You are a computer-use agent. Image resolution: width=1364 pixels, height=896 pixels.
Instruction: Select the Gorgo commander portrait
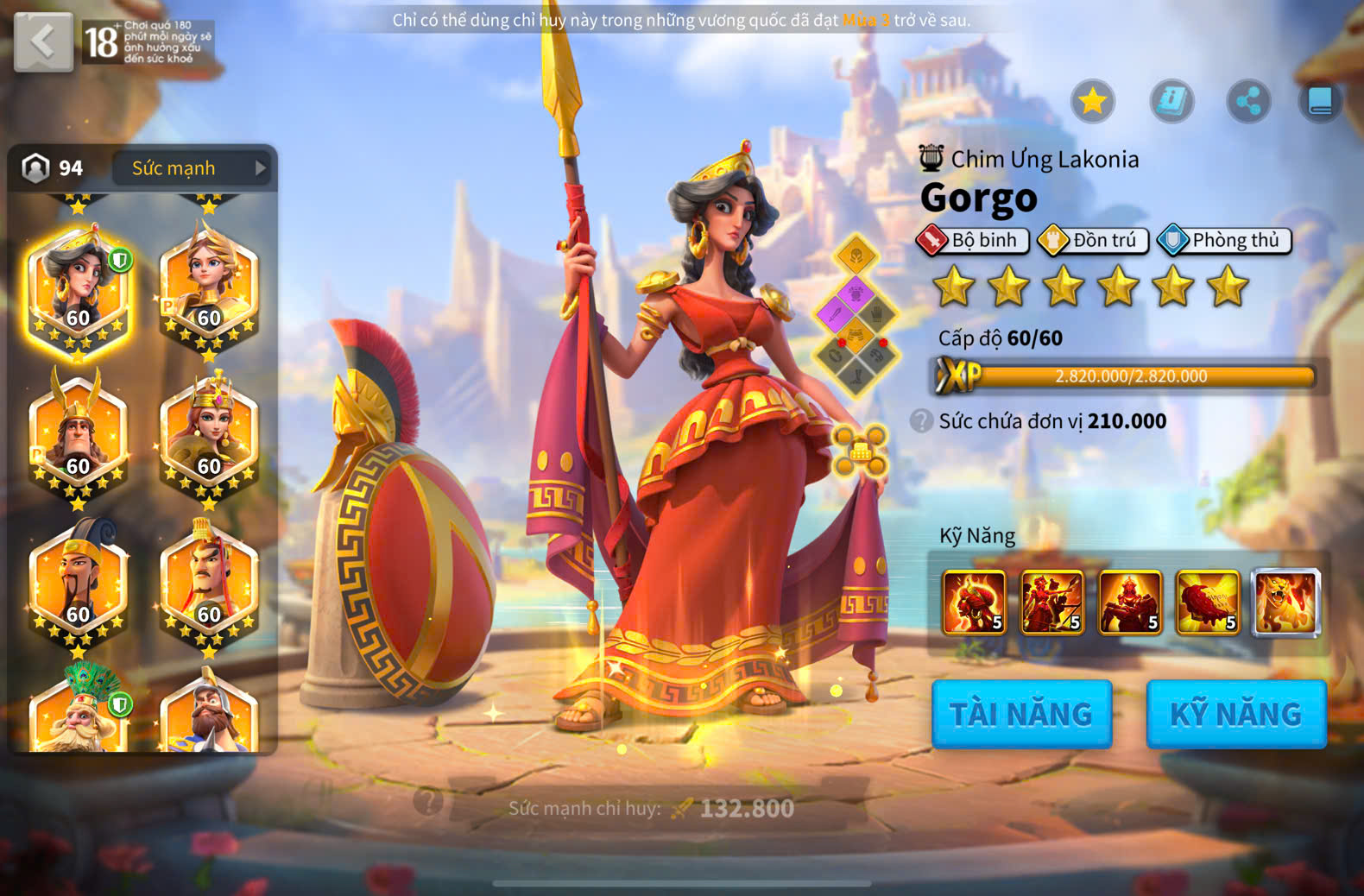[x=78, y=289]
